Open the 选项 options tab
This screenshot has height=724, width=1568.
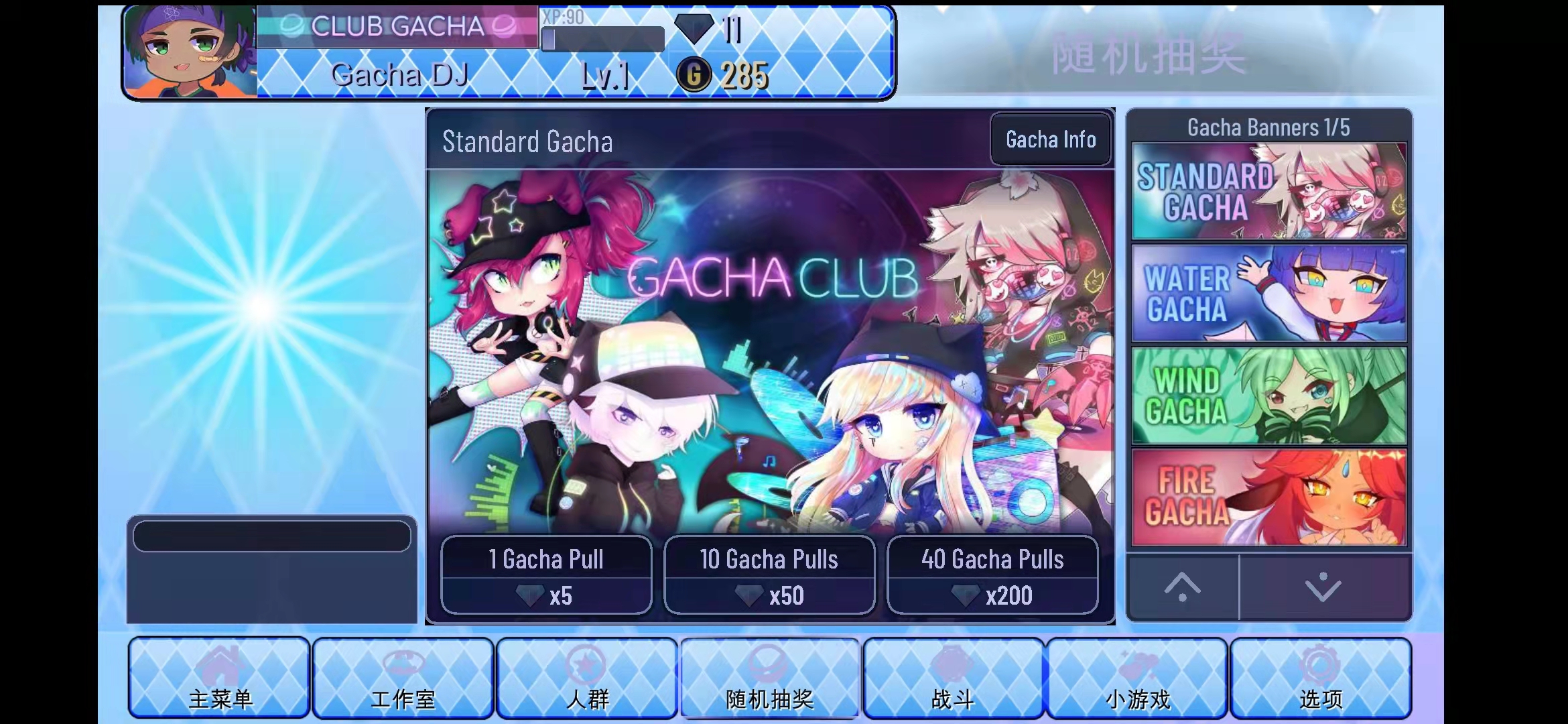(x=1321, y=678)
